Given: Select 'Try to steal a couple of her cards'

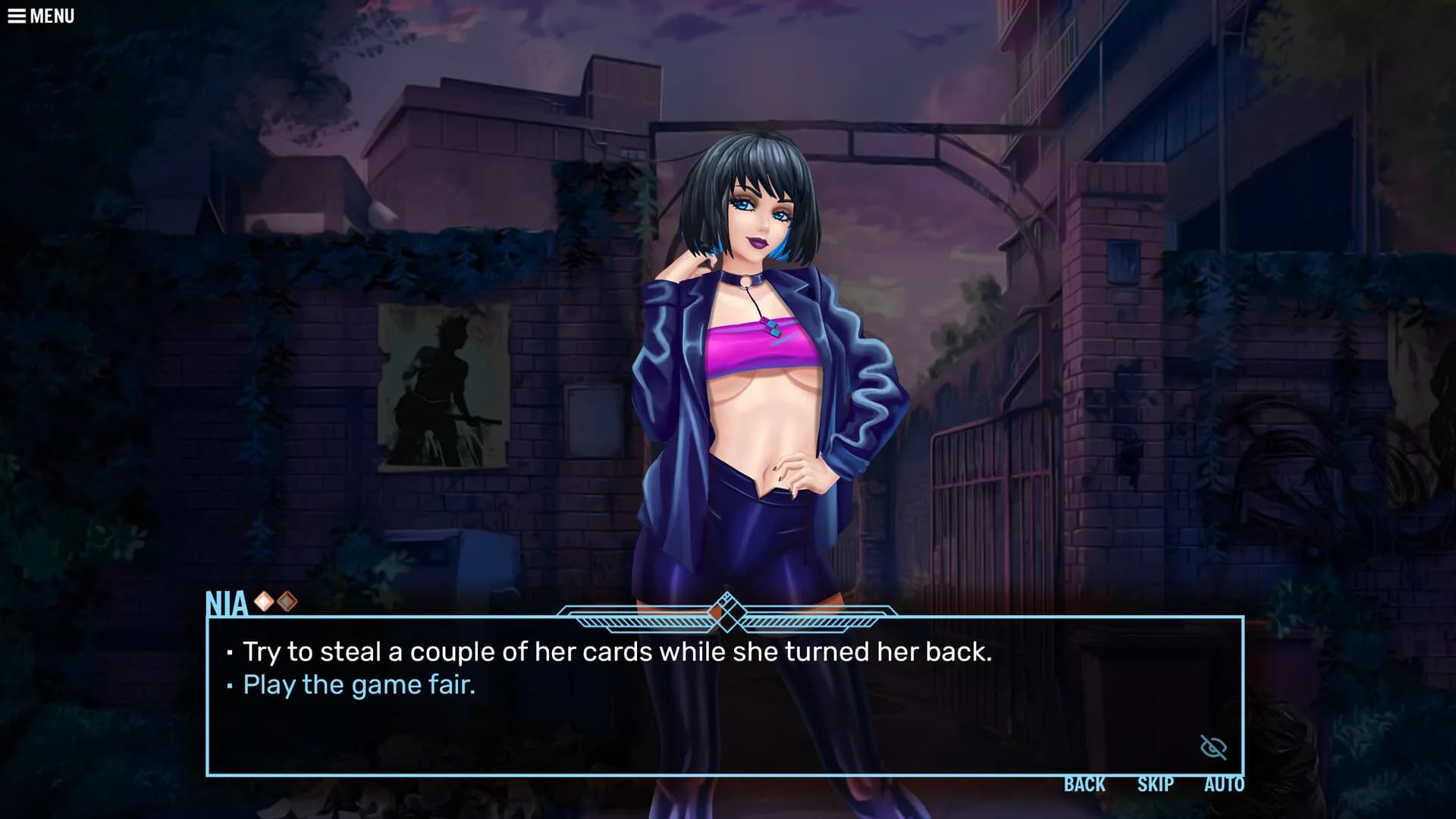Looking at the screenshot, I should (617, 650).
